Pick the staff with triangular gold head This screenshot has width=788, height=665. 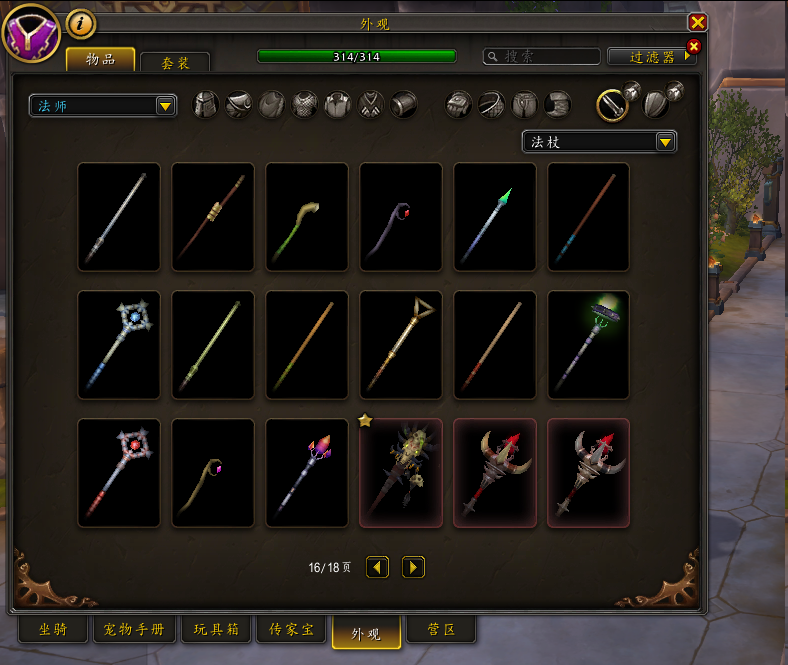[x=401, y=345]
